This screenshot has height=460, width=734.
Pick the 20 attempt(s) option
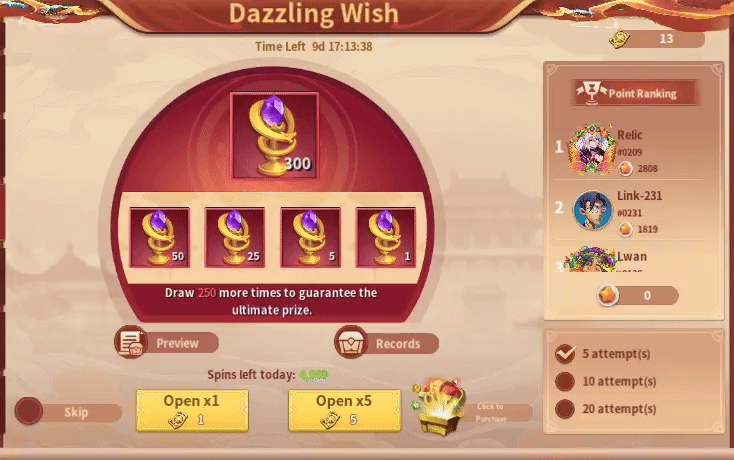(x=565, y=408)
